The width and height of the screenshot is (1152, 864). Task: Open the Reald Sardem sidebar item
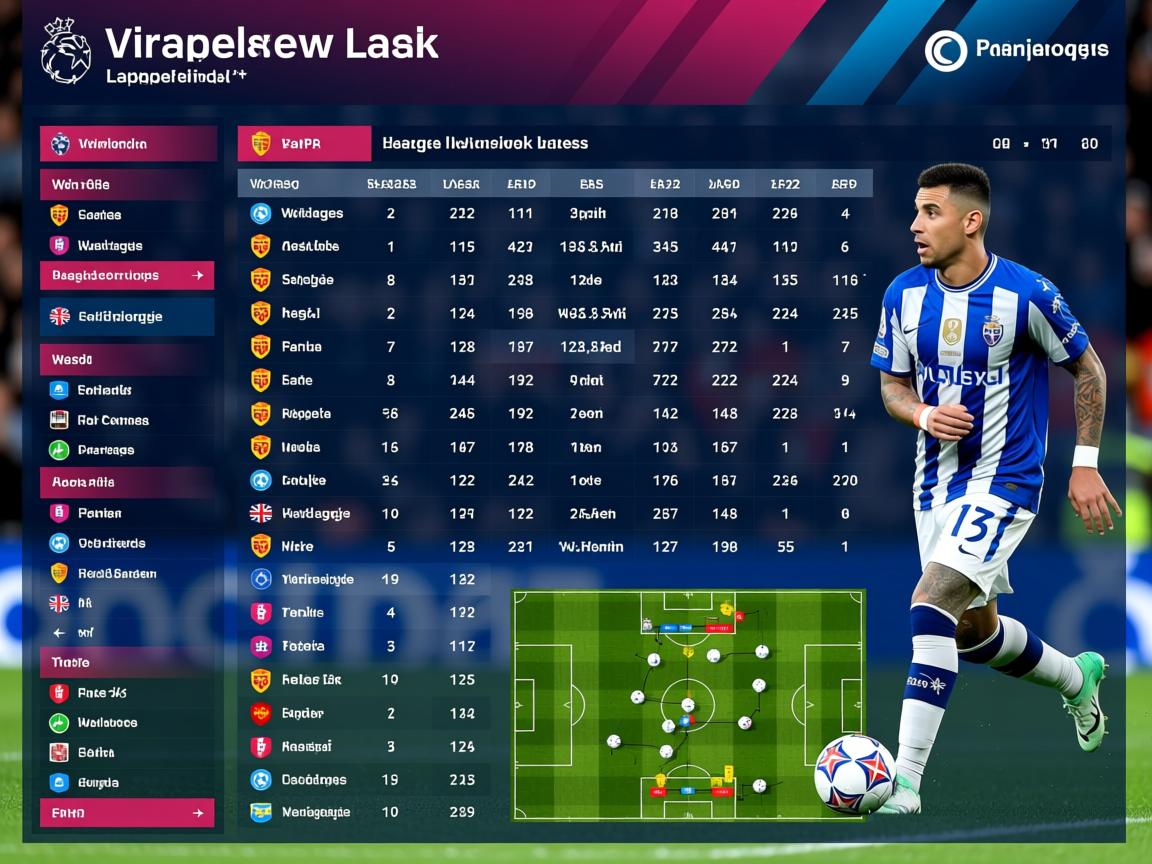(116, 573)
